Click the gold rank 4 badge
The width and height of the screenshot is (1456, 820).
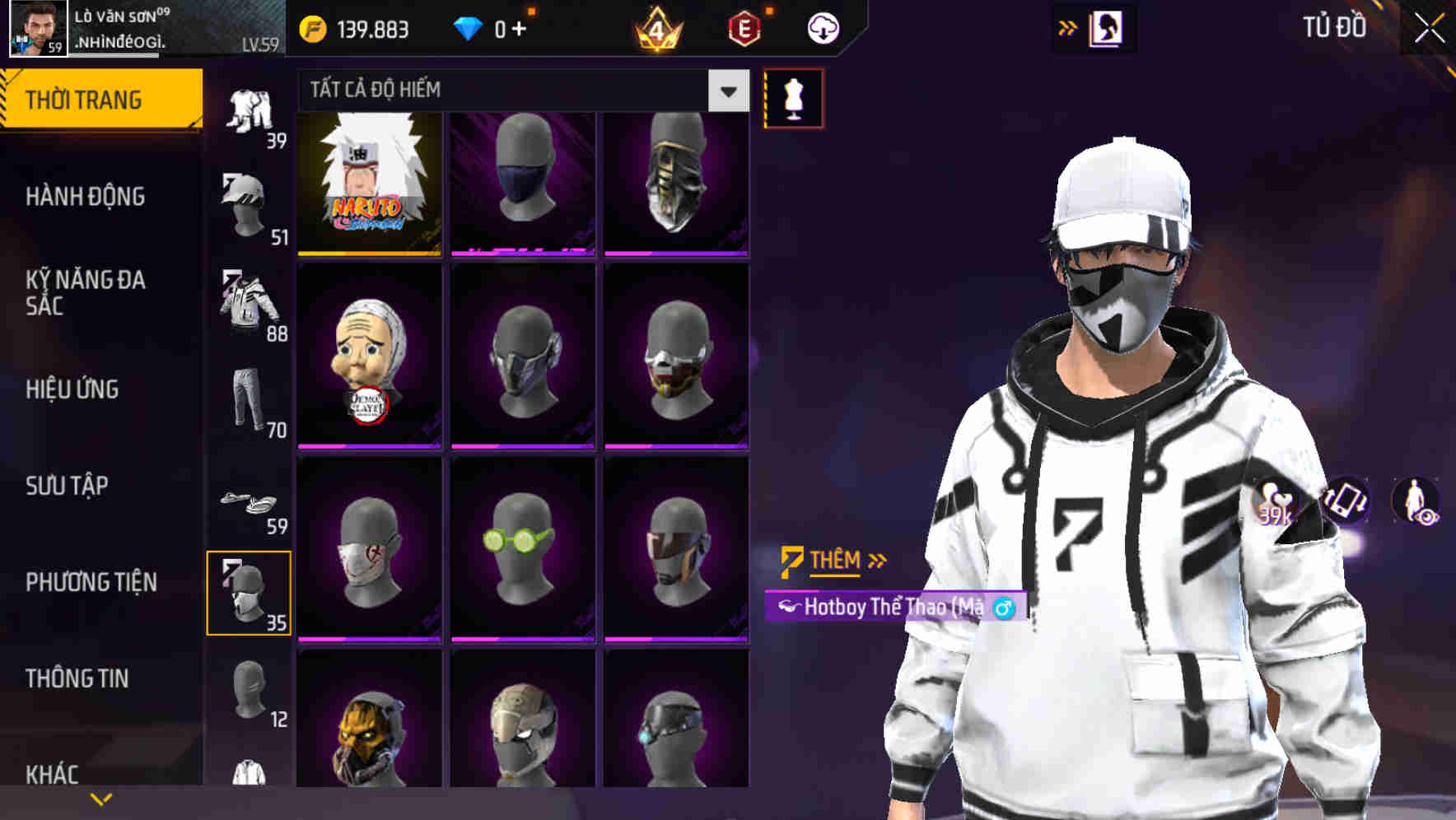tap(659, 27)
